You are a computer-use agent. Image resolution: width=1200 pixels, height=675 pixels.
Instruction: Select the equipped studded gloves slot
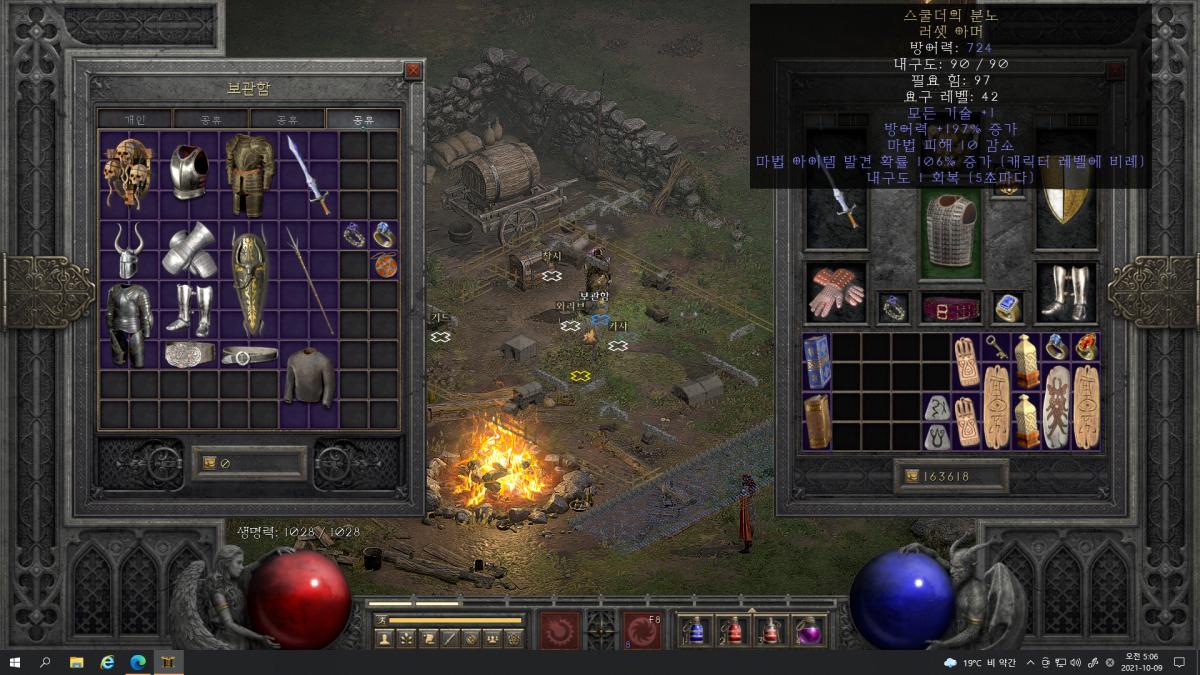[836, 293]
